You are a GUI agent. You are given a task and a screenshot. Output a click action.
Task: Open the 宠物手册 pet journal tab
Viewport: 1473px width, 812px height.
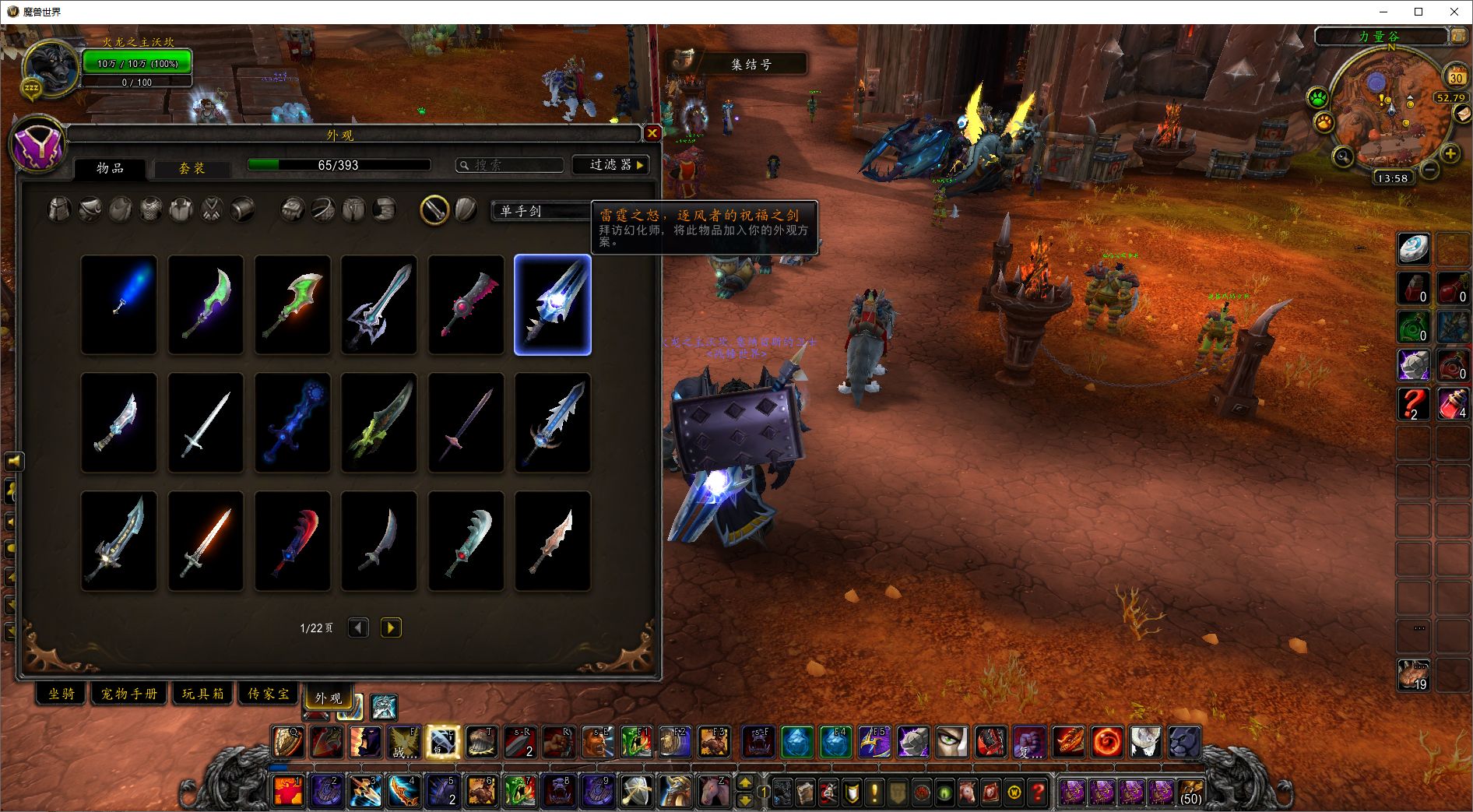(129, 693)
